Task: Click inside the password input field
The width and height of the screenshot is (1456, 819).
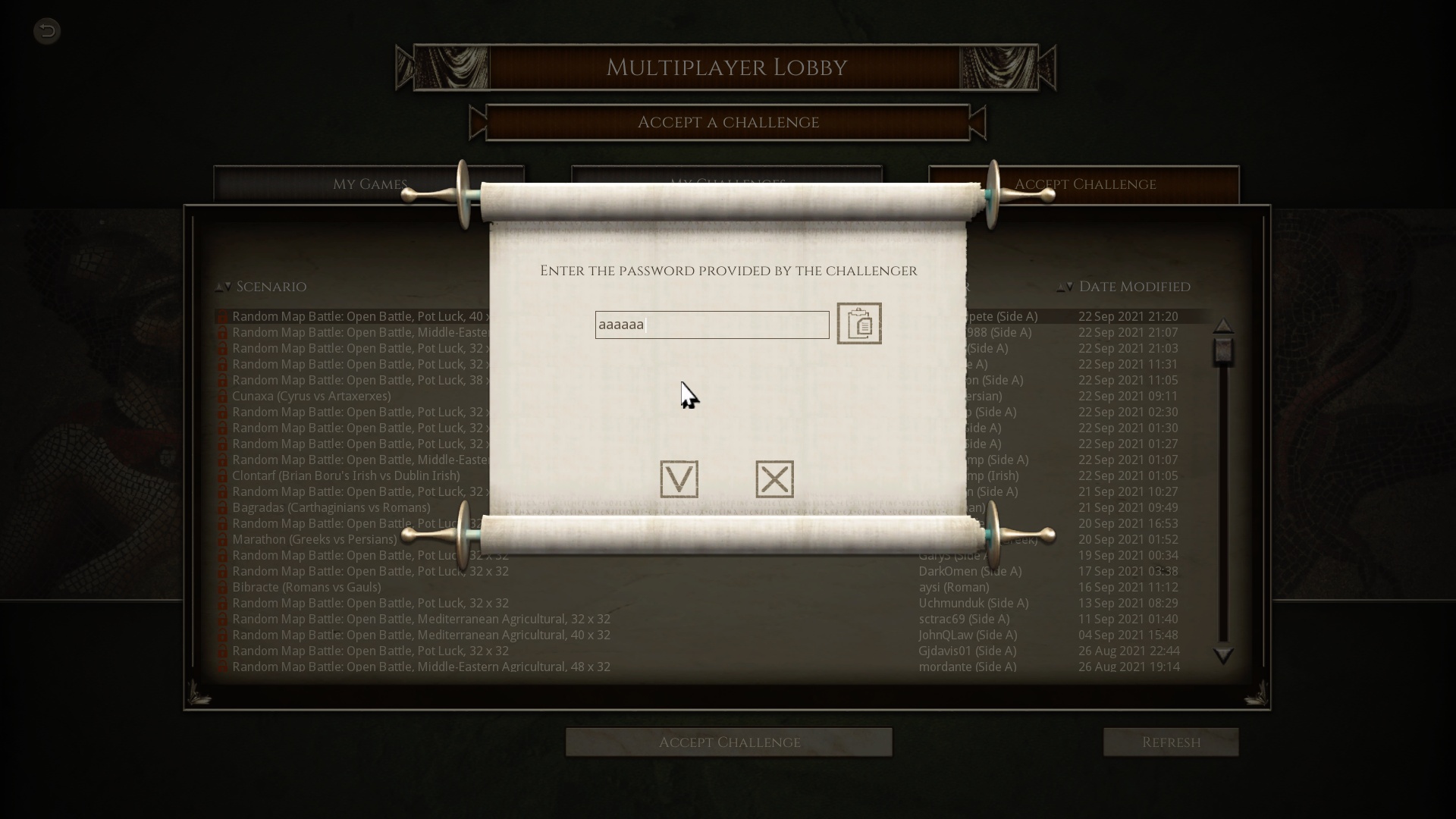Action: 711,325
